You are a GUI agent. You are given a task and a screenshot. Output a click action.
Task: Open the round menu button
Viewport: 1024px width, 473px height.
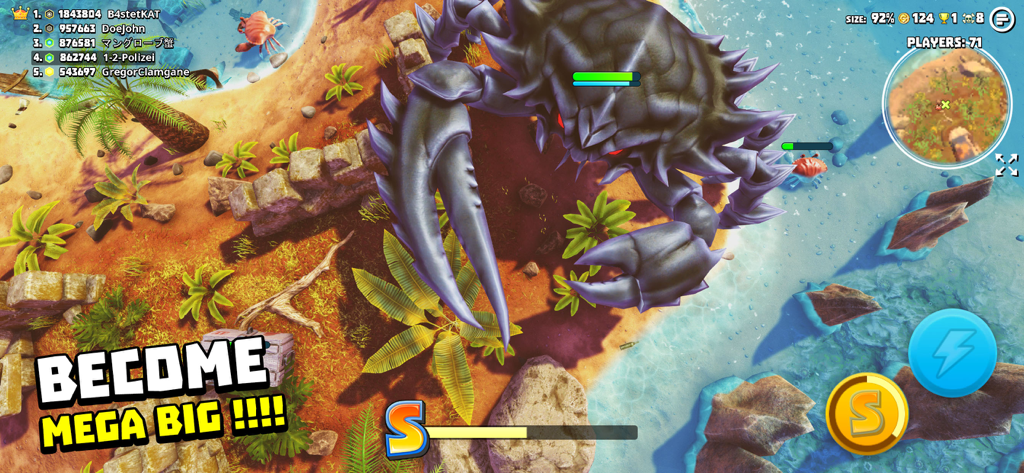point(1002,19)
